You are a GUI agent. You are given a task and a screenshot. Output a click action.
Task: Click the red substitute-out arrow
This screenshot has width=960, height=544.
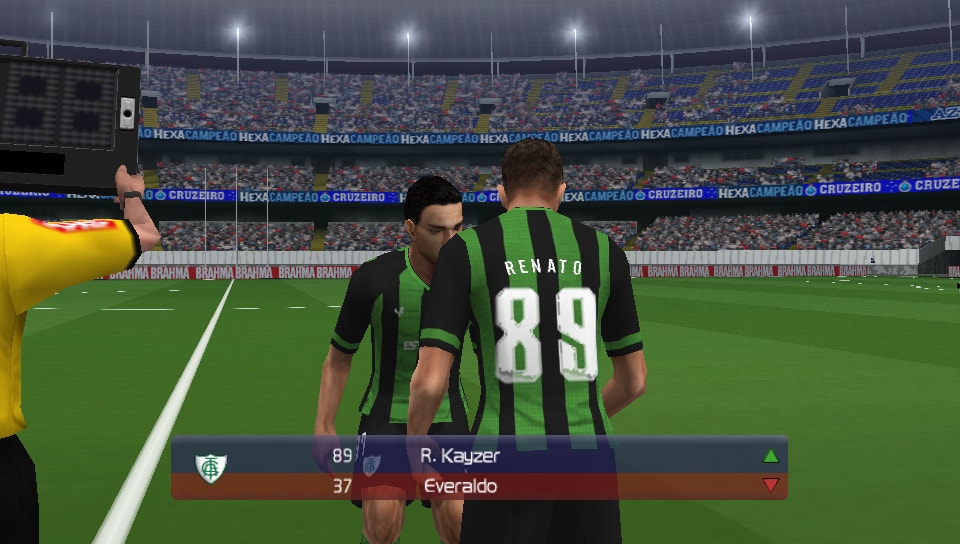770,486
